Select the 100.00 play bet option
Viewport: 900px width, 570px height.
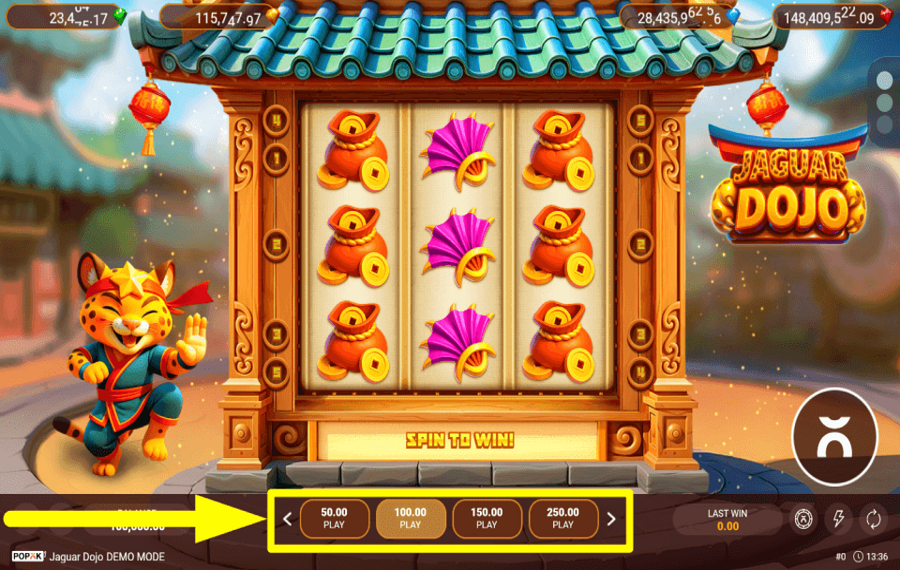410,518
